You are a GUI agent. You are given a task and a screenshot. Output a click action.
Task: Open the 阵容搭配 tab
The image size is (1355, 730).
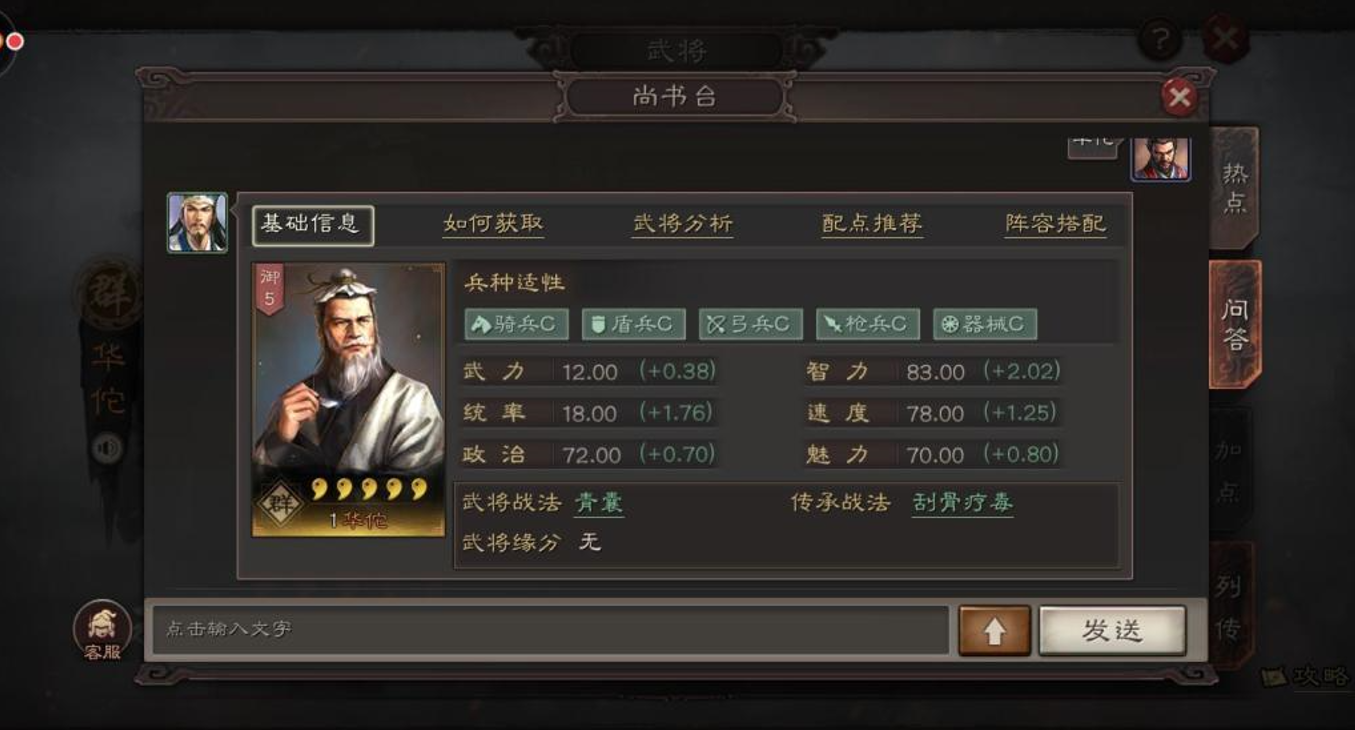tap(1057, 223)
